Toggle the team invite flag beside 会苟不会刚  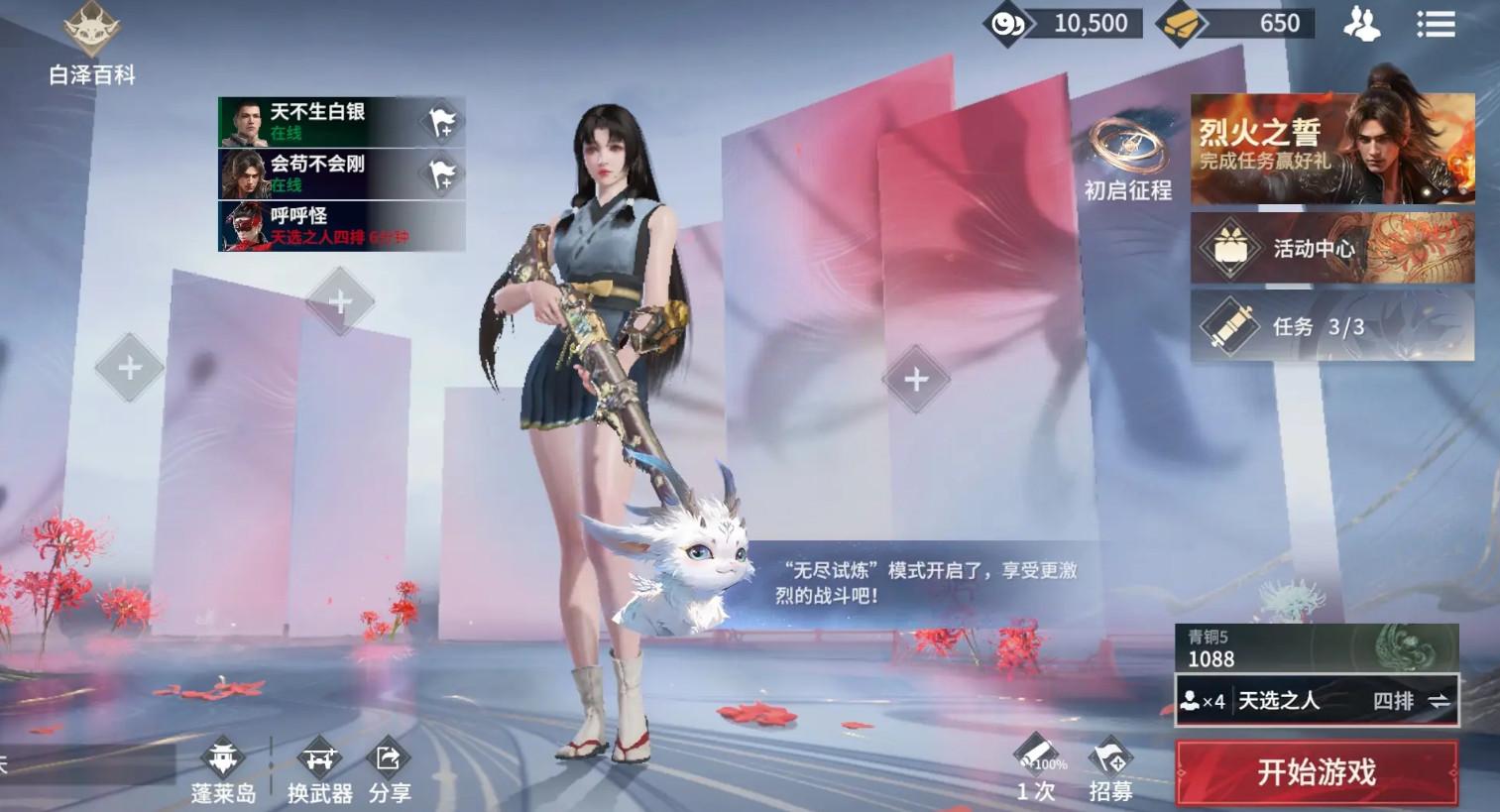pos(443,173)
